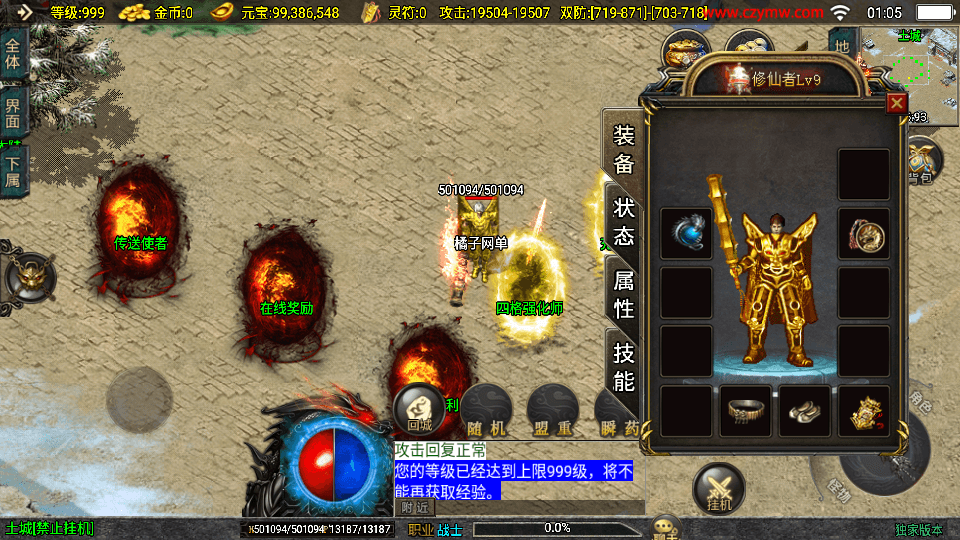The height and width of the screenshot is (540, 960).
Task: Use the 随机 random teleport skill
Action: pos(487,410)
